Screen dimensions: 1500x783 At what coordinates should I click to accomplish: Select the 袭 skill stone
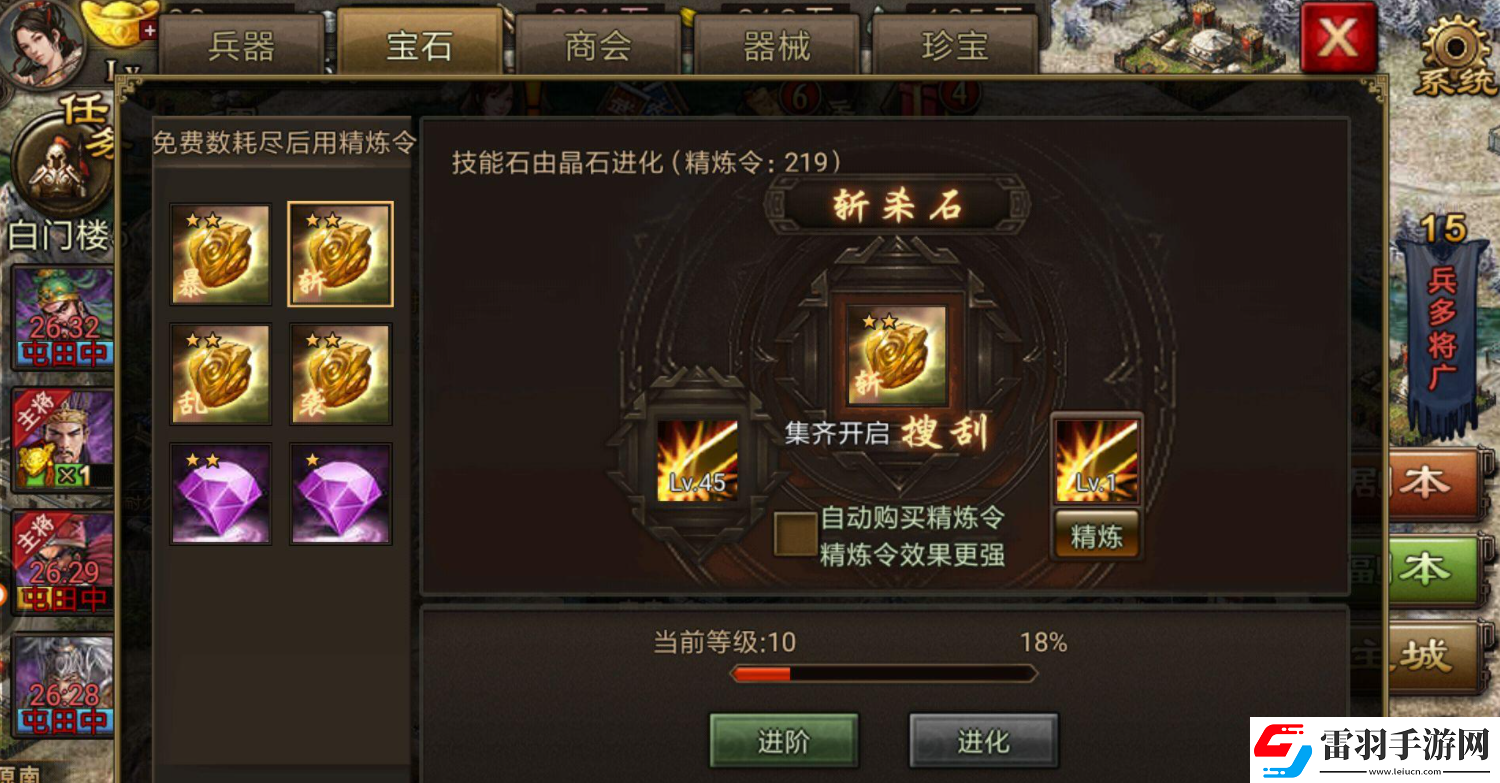[x=340, y=373]
